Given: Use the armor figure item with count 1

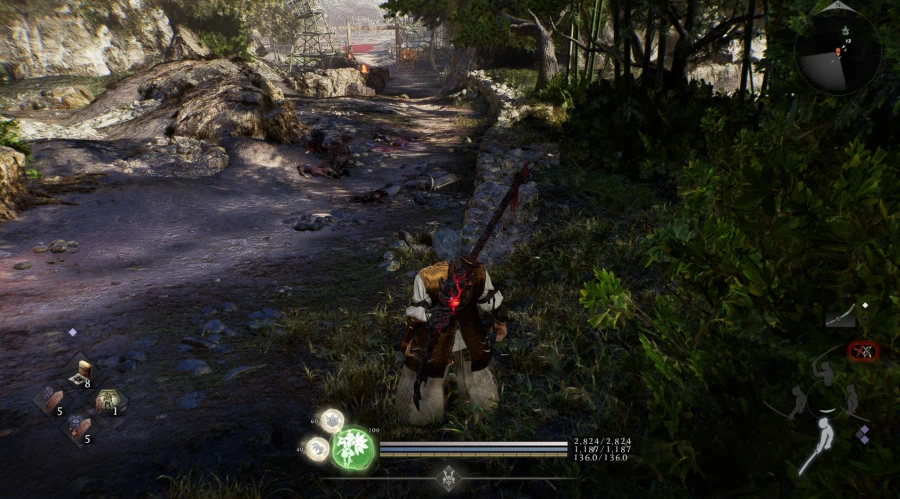Looking at the screenshot, I should (107, 401).
